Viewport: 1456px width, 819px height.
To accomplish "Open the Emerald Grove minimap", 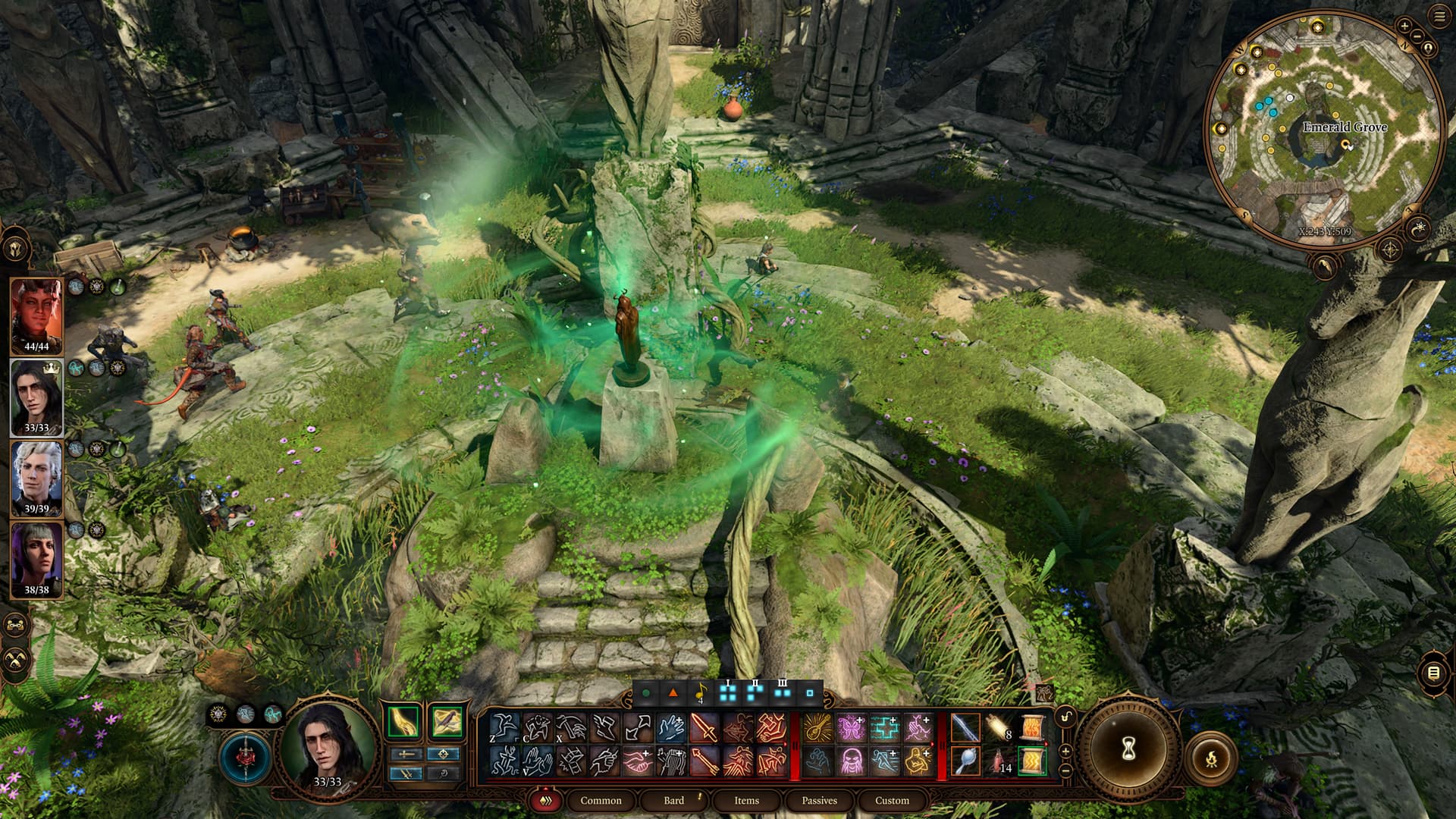I will point(1323,129).
